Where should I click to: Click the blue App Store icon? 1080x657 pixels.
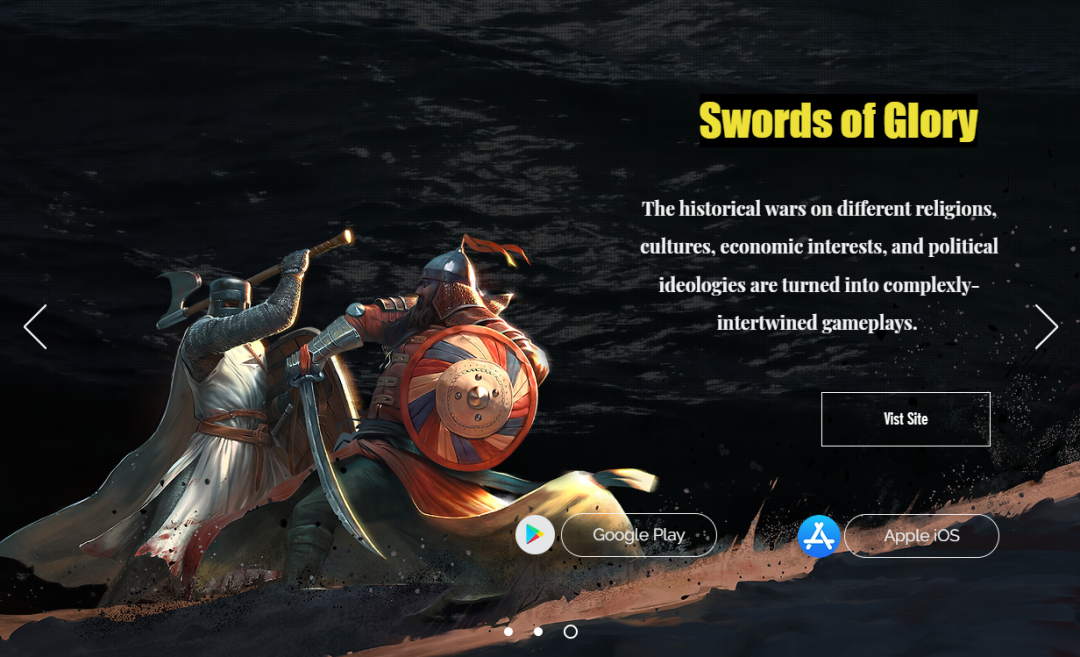818,536
